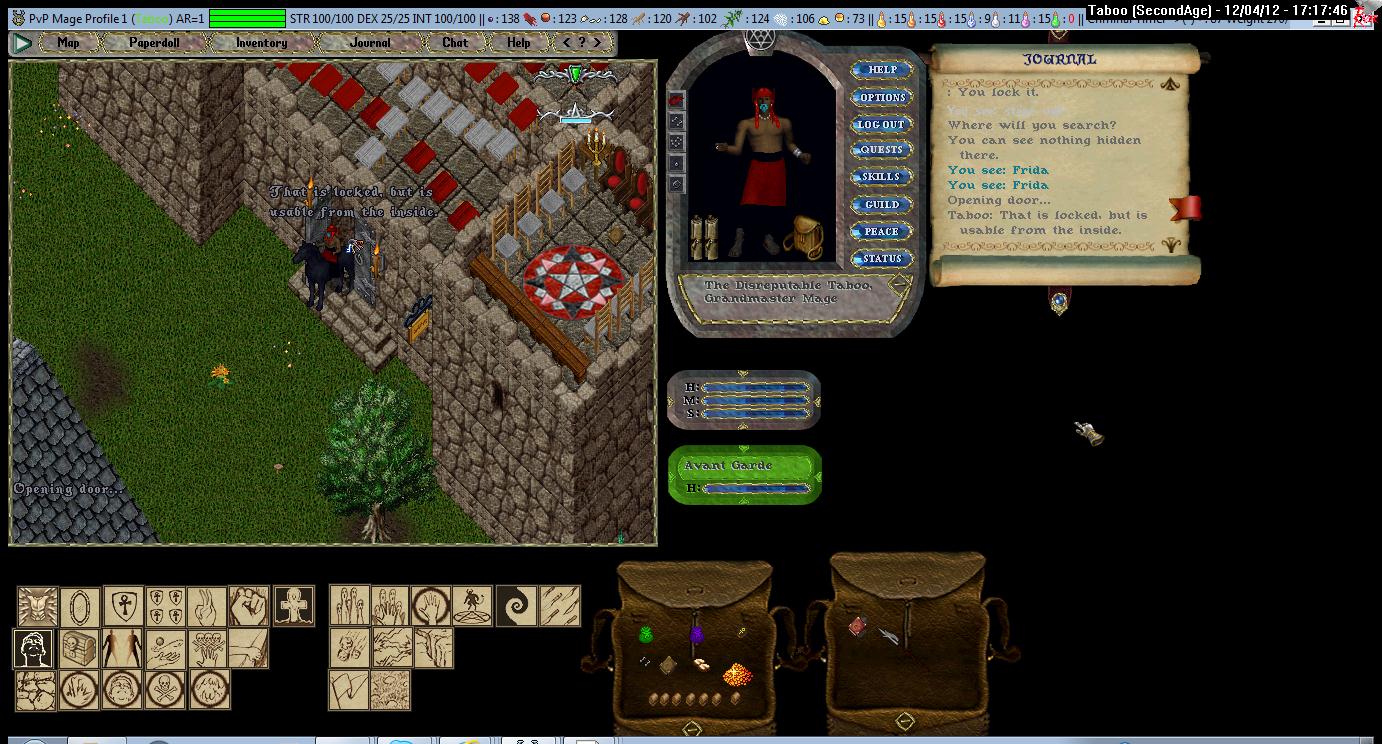Select the red spellbook in second backpack

[x=857, y=626]
